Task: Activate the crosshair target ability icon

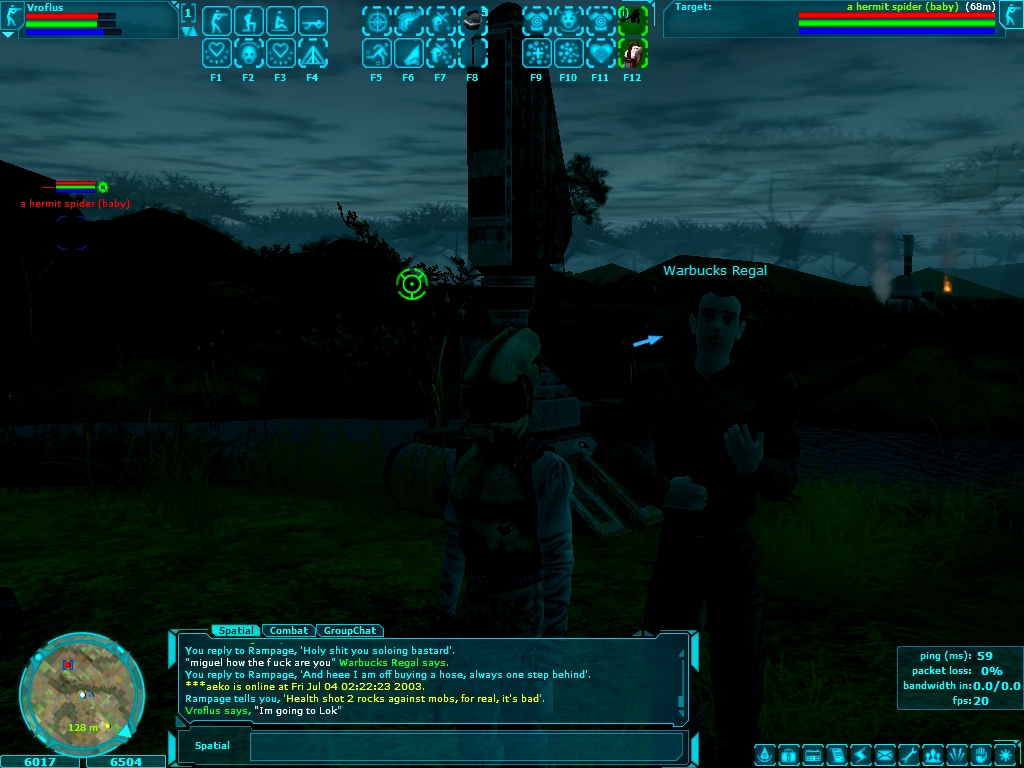Action: [377, 21]
